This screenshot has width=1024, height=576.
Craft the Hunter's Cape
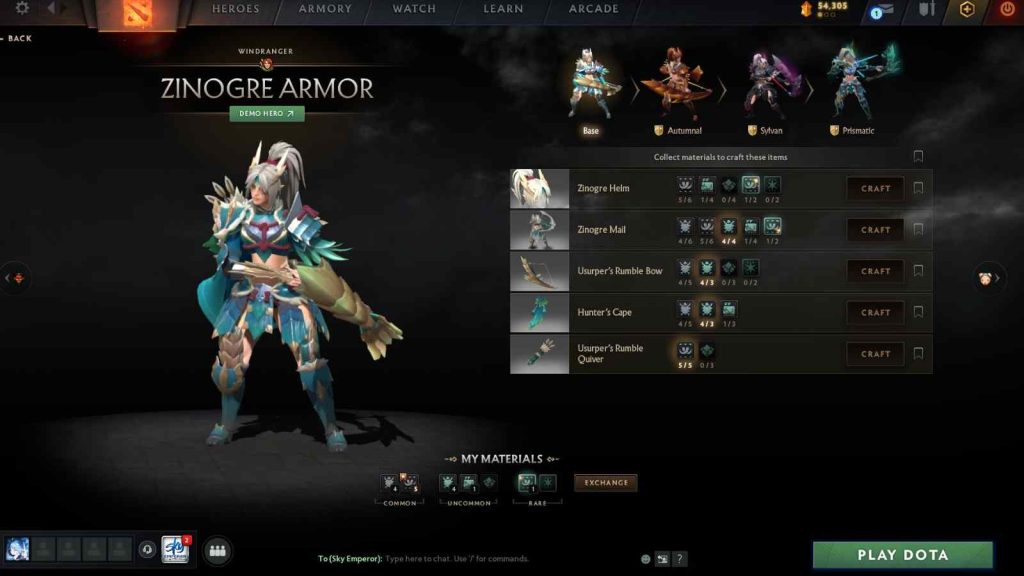tap(875, 312)
